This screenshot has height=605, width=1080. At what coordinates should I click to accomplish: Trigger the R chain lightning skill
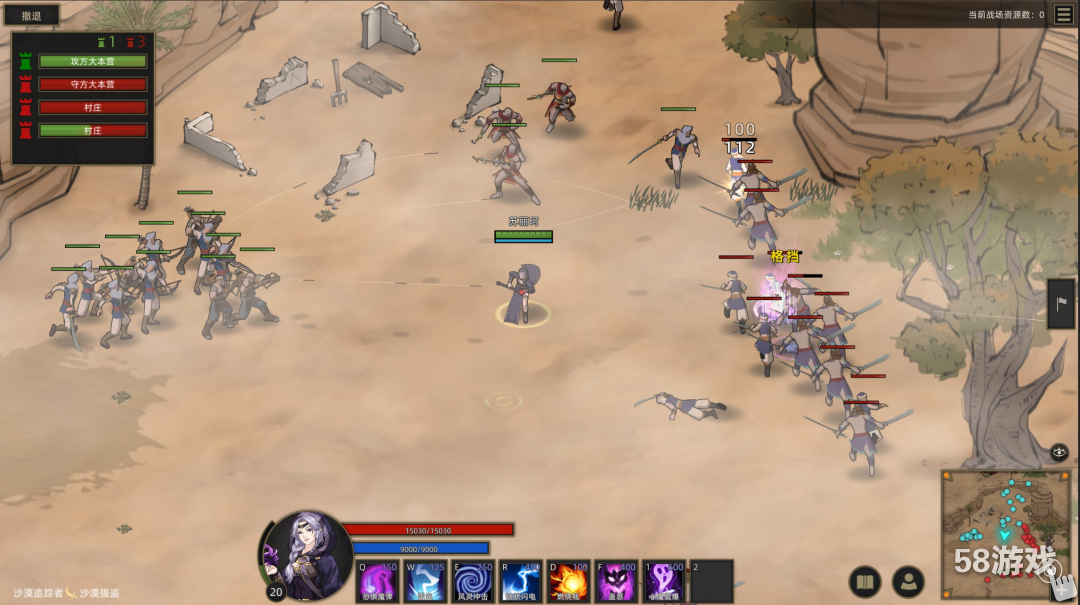tap(521, 582)
